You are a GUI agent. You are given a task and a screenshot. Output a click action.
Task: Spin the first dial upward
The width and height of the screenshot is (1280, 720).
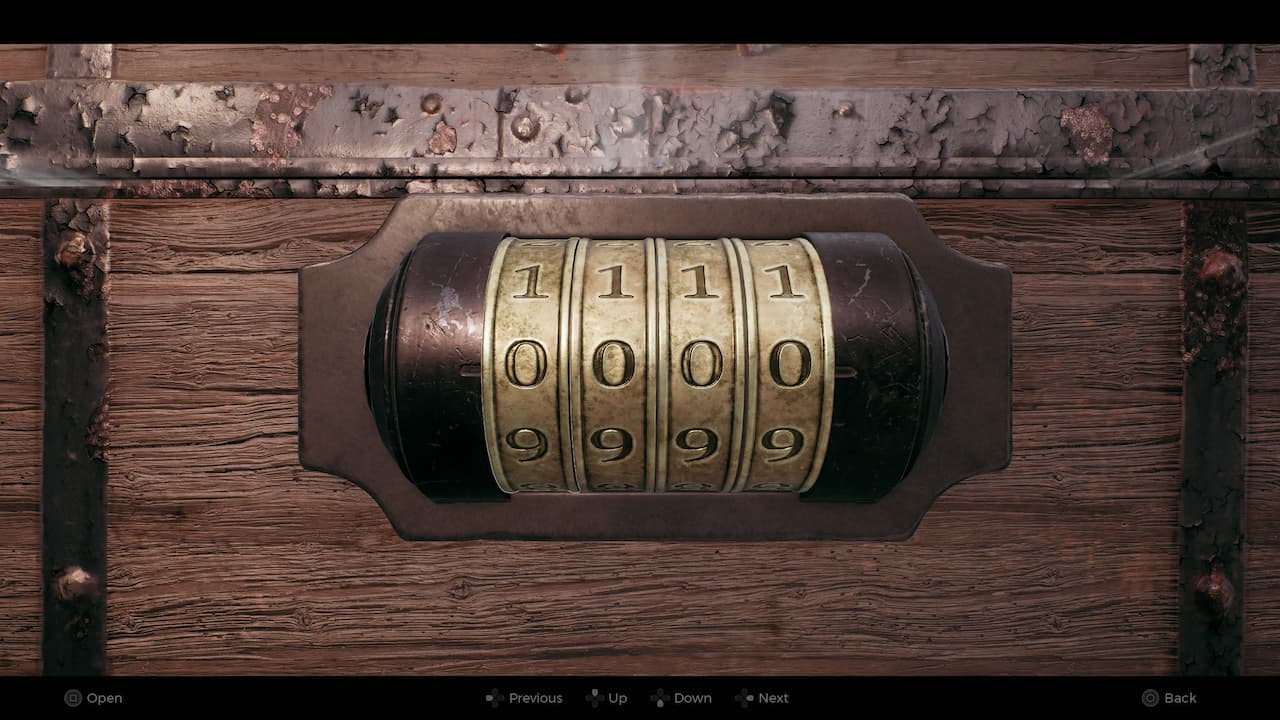[533, 280]
